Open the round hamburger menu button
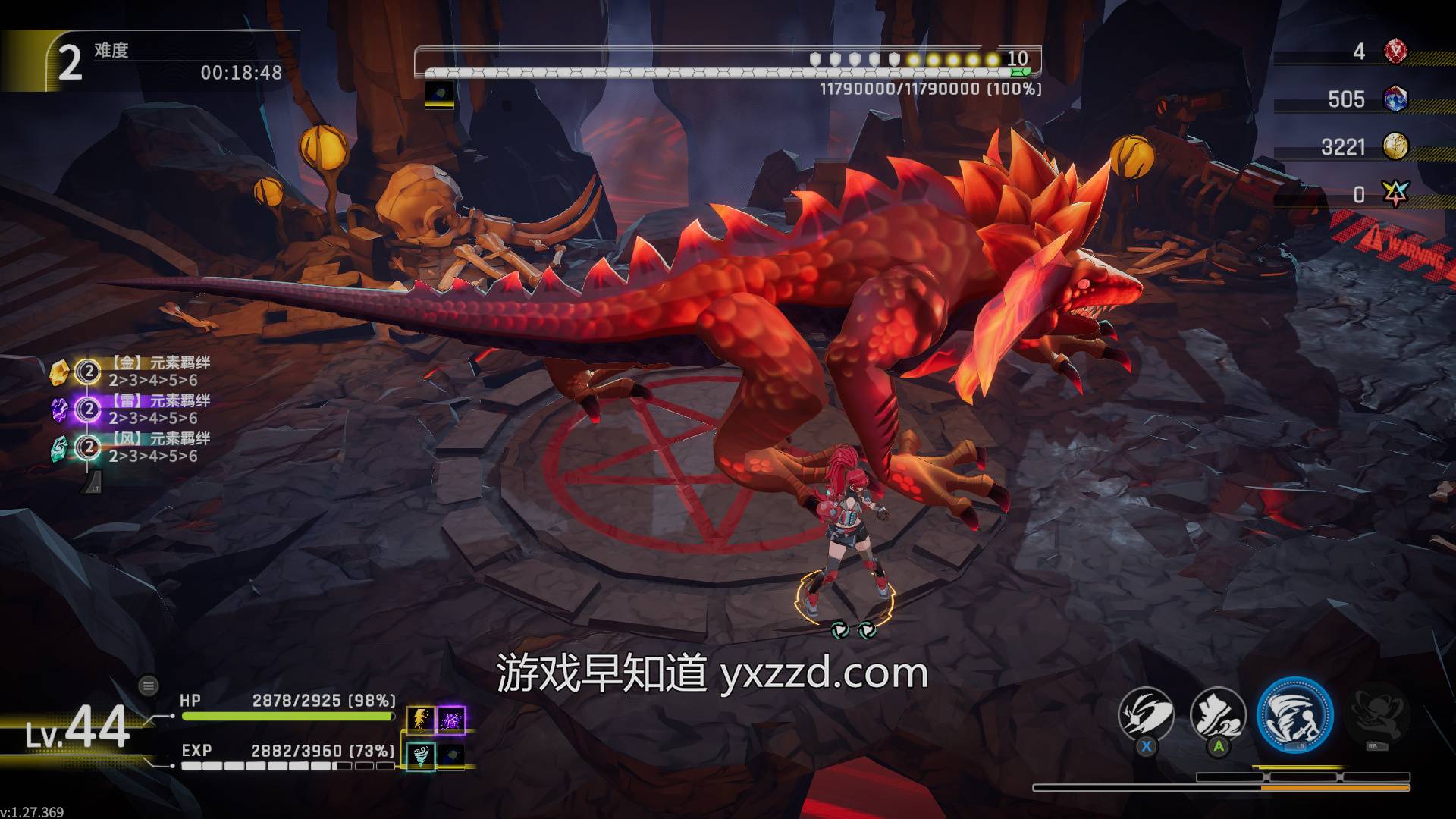1456x819 pixels. pyautogui.click(x=149, y=686)
